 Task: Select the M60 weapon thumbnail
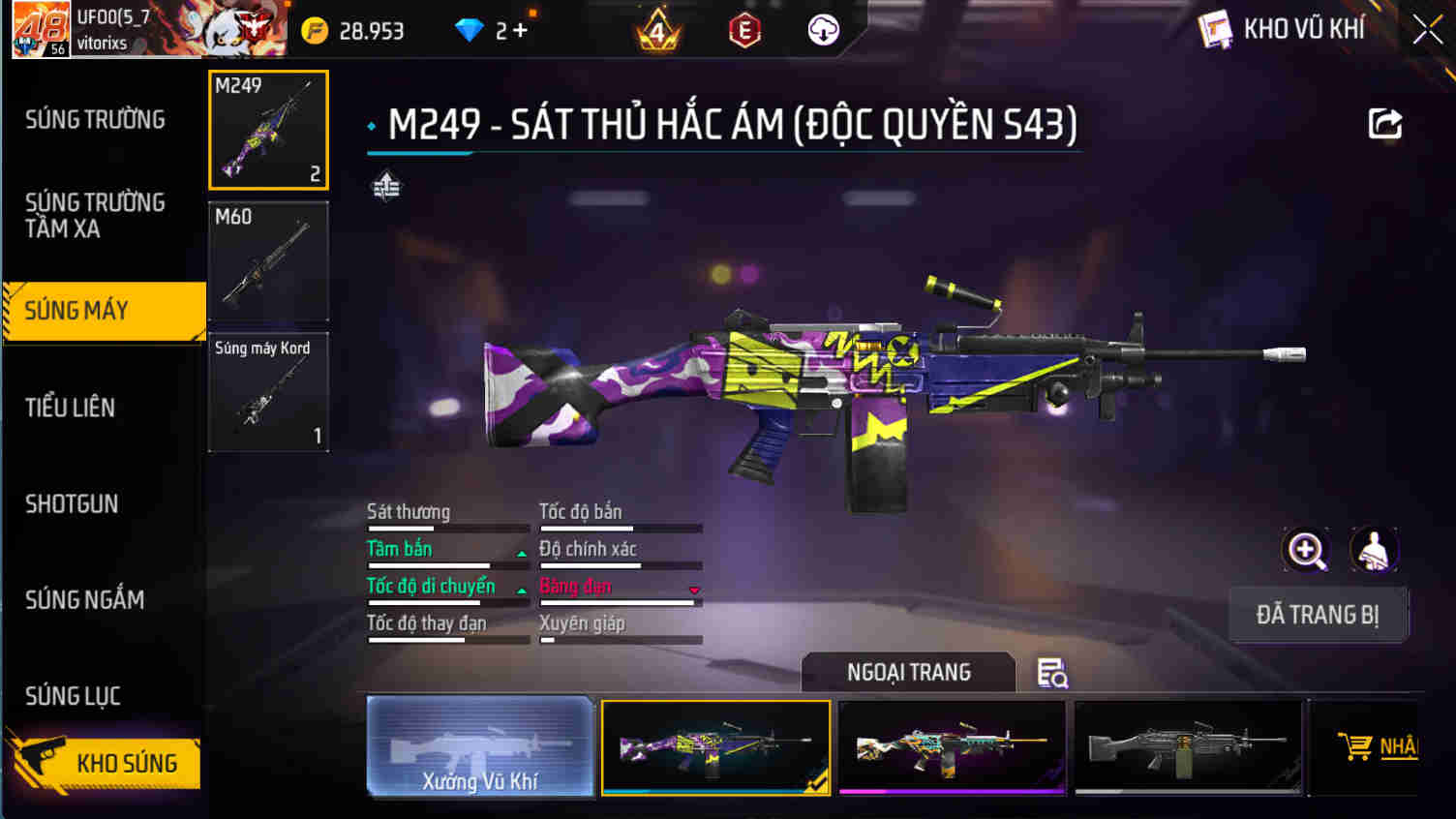[x=268, y=261]
